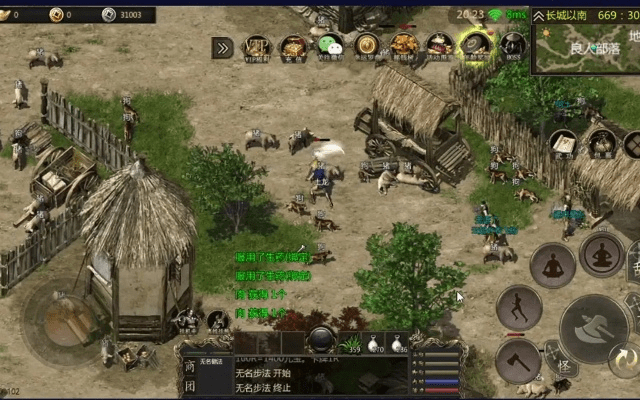
Task: Click the central dark orb button
Action: click(x=321, y=339)
